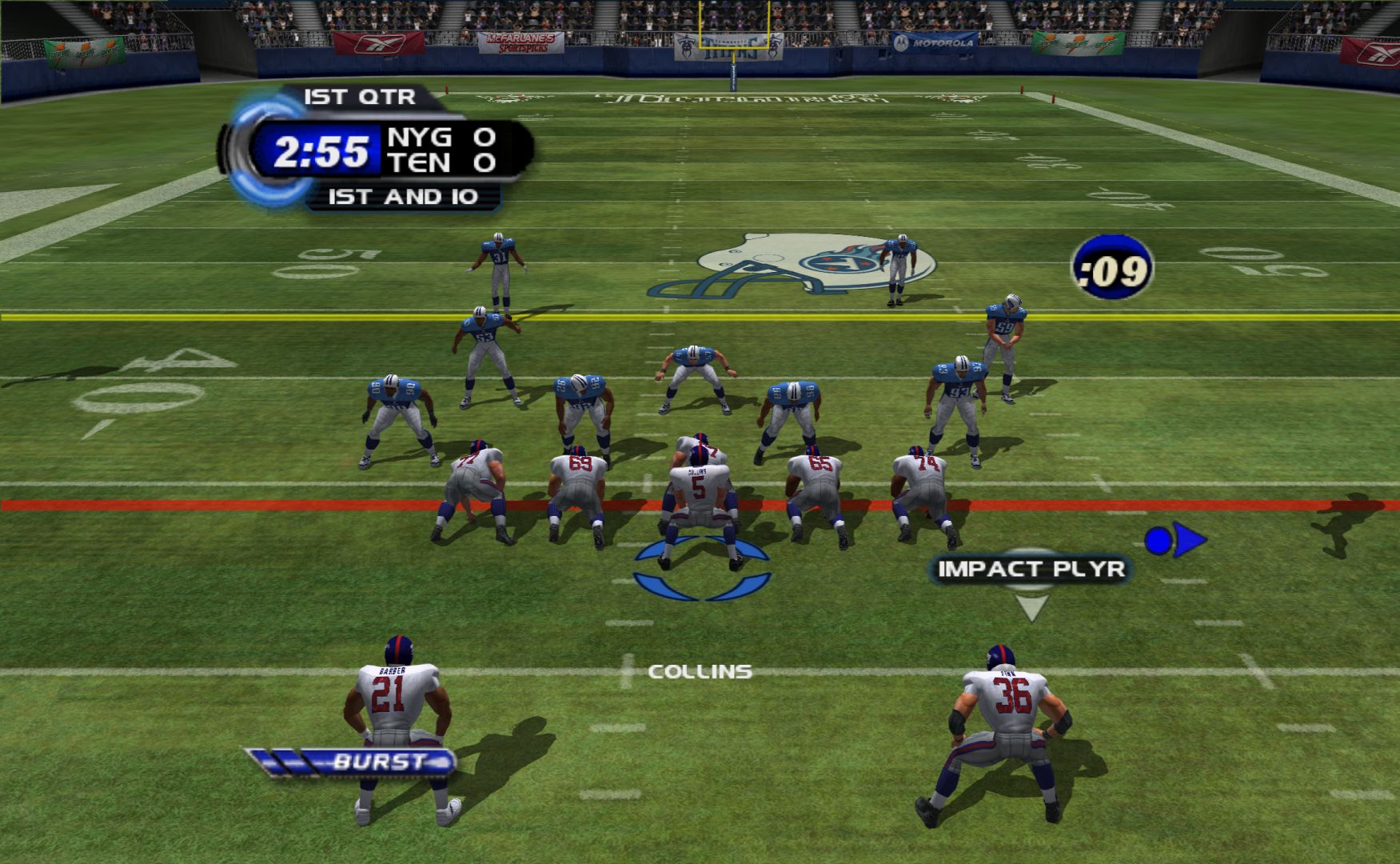
Task: Click the IMPACT PLYR marker label
Action: (x=1031, y=569)
